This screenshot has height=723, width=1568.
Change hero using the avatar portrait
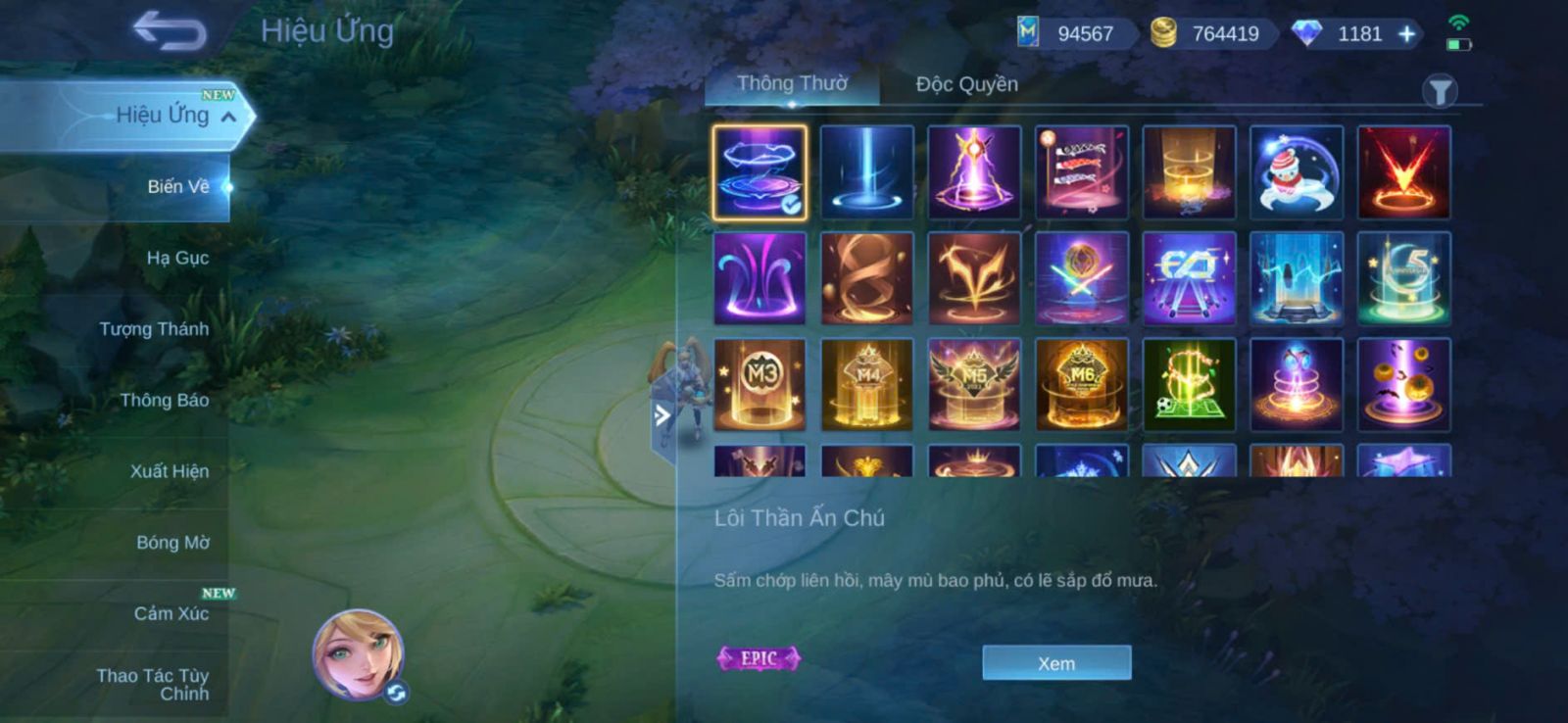coord(359,654)
